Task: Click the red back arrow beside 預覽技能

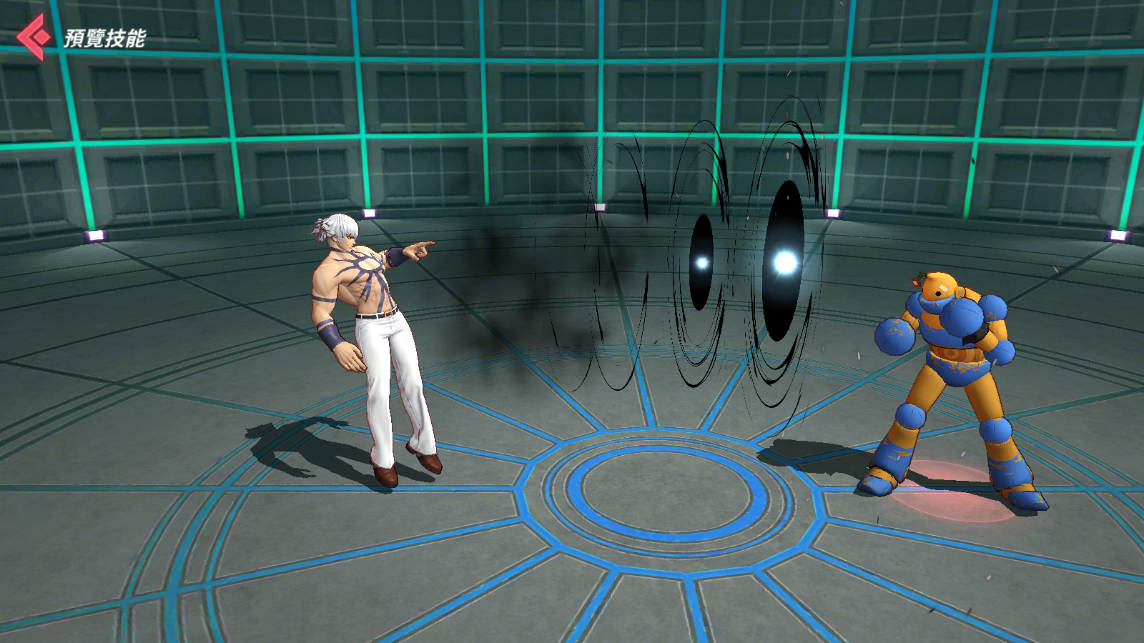Action: 33,37
